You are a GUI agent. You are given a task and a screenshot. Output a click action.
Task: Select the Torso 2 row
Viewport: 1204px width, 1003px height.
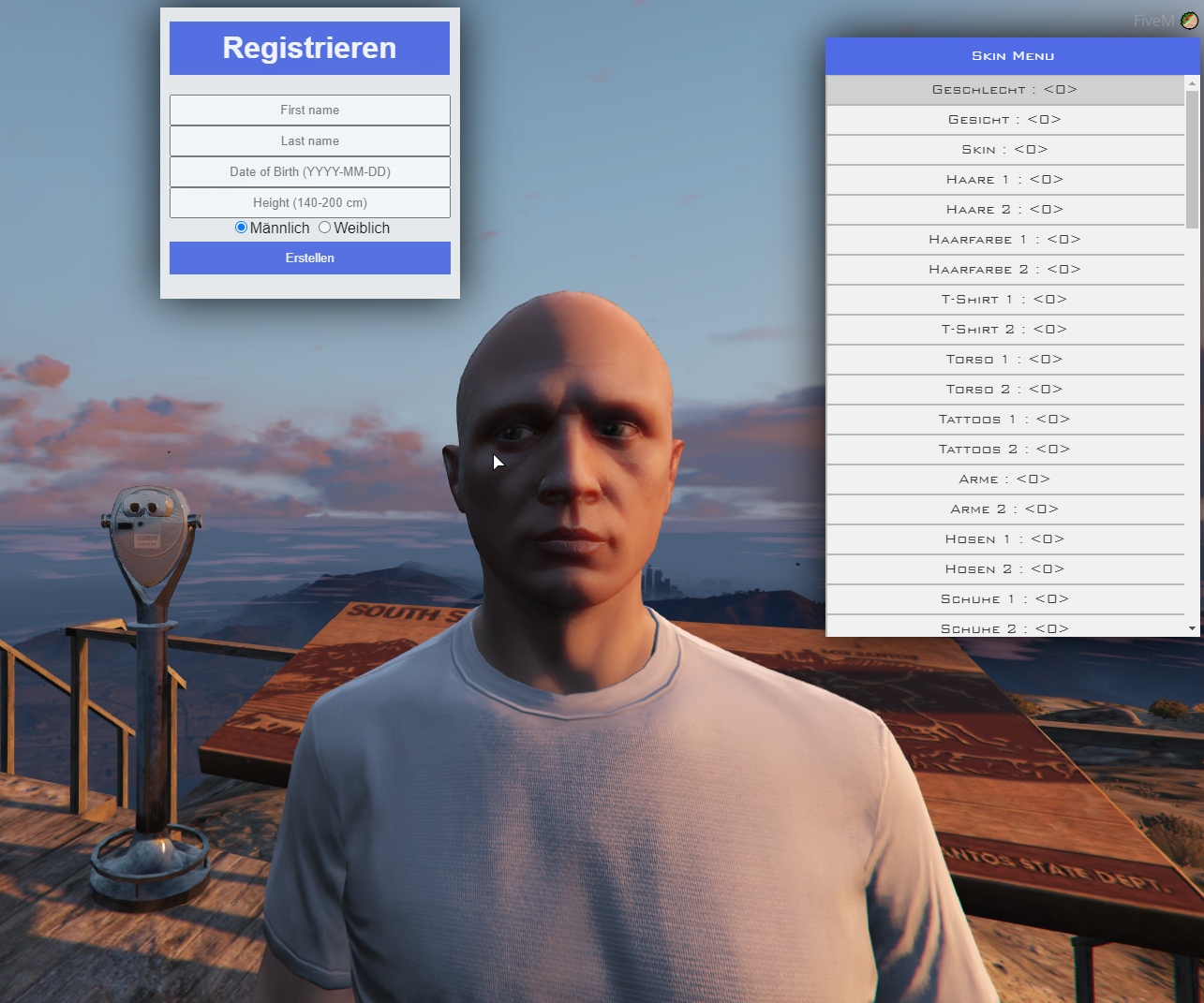pos(1004,390)
